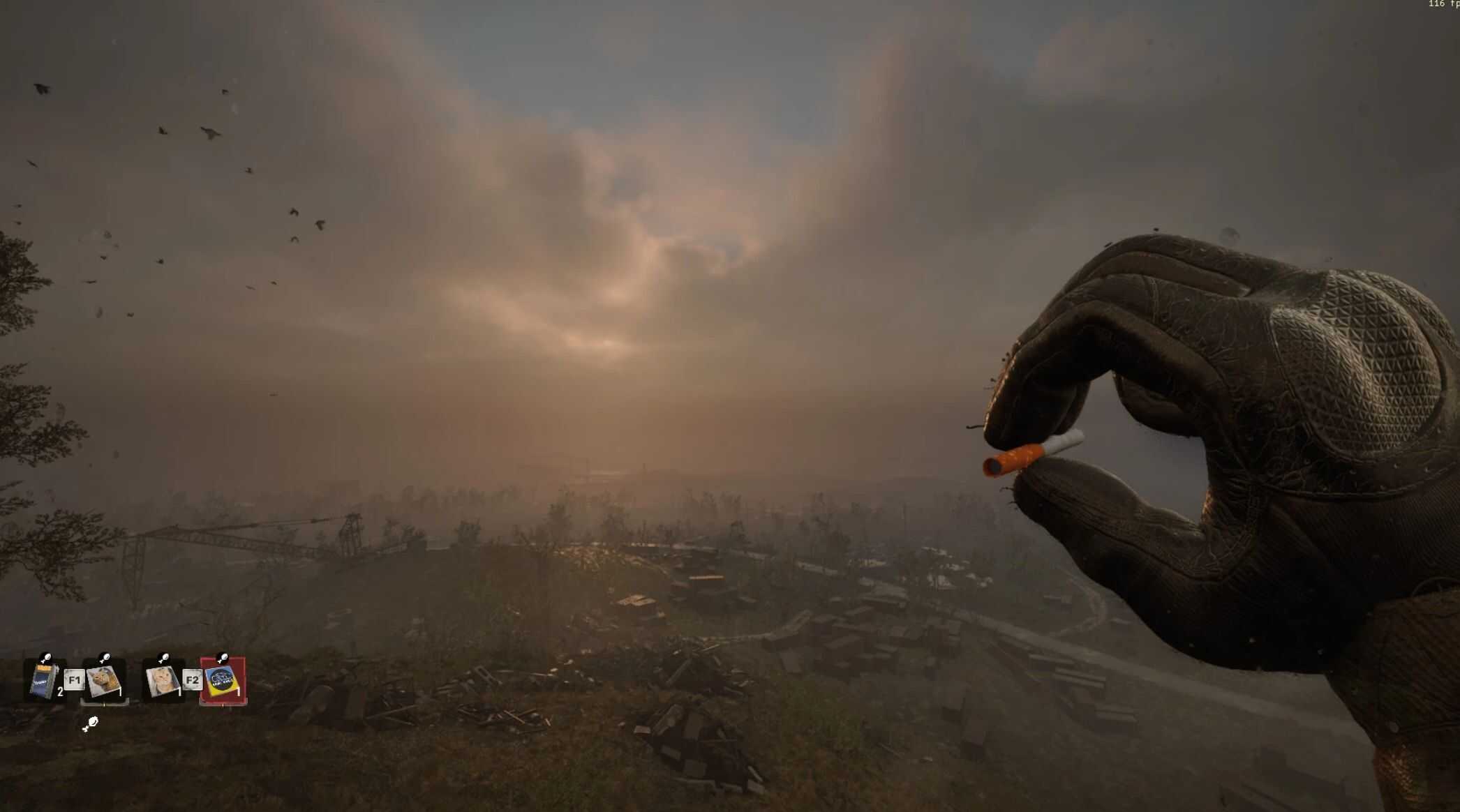The width and height of the screenshot is (1460, 812).
Task: Select the cigarette pack quick slot
Action: [43, 681]
